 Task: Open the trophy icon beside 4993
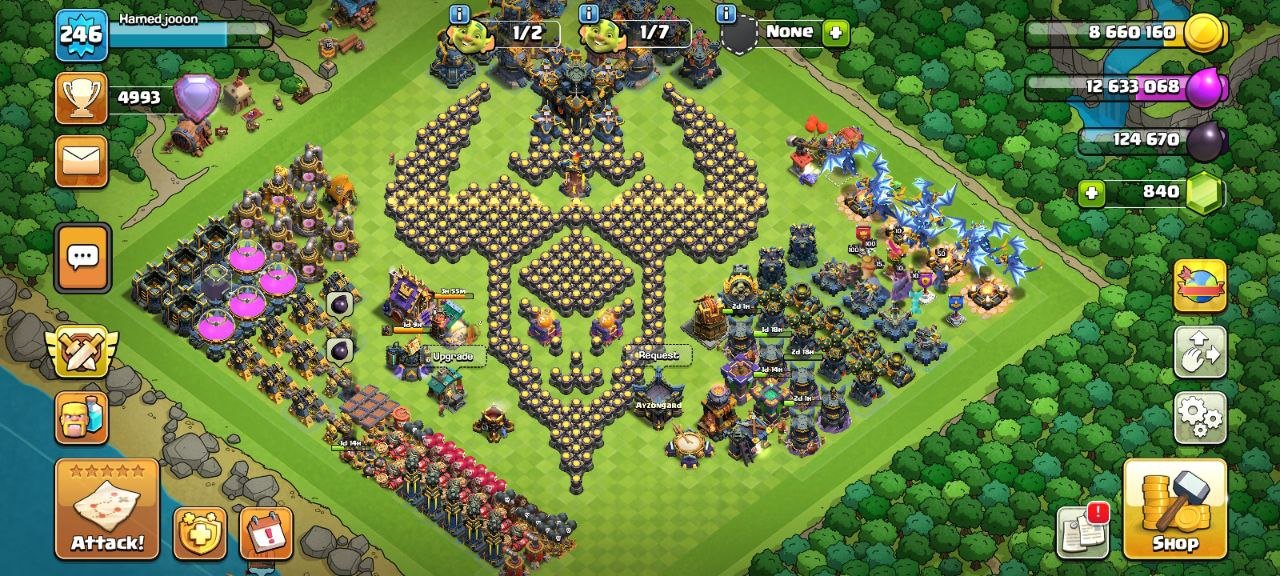pyautogui.click(x=81, y=98)
